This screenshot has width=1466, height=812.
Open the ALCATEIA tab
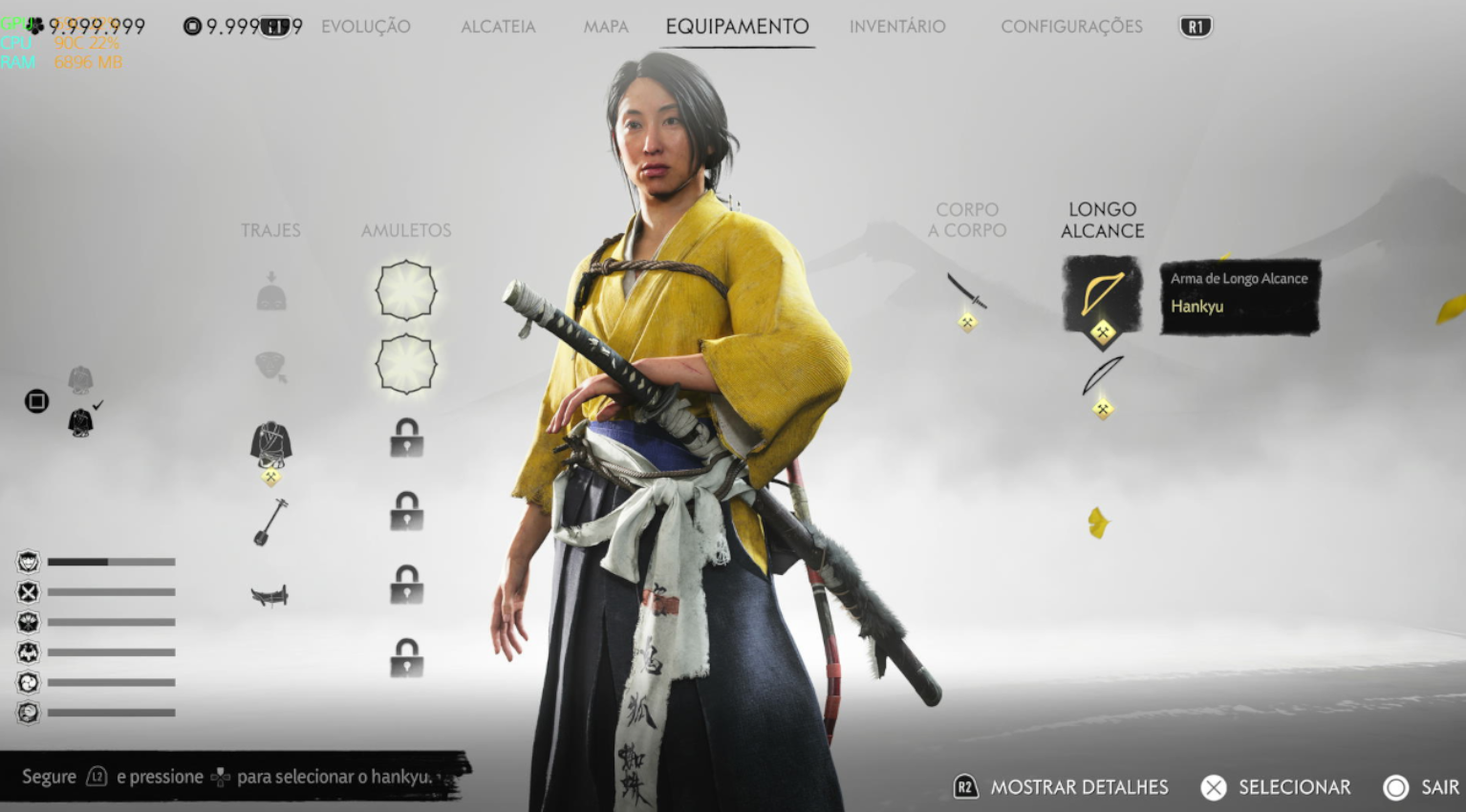pyautogui.click(x=498, y=27)
